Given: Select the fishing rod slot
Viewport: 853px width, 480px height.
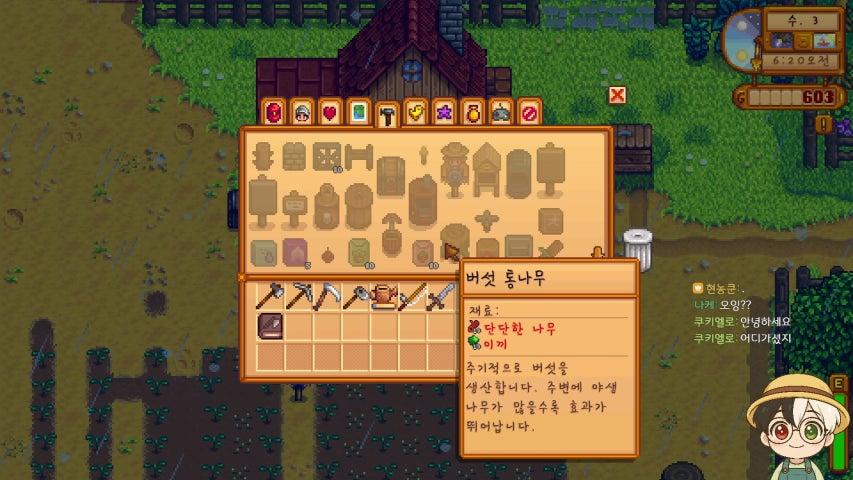Looking at the screenshot, I should [413, 297].
